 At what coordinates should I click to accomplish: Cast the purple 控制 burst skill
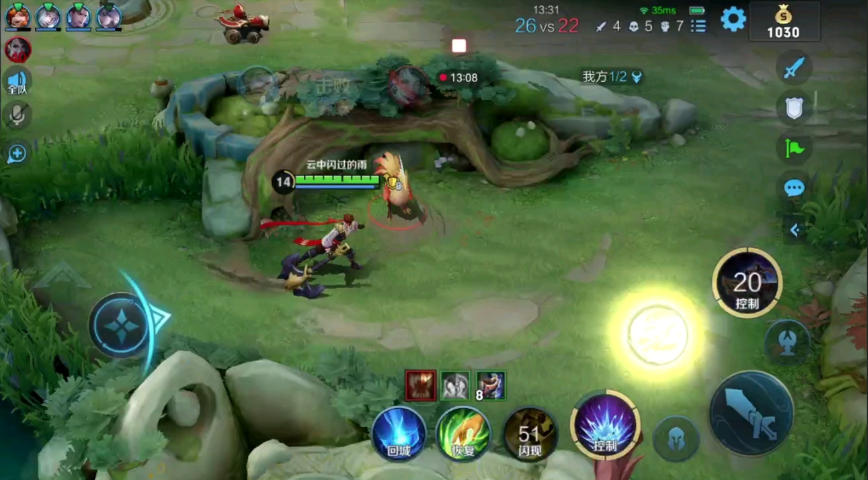pyautogui.click(x=605, y=425)
